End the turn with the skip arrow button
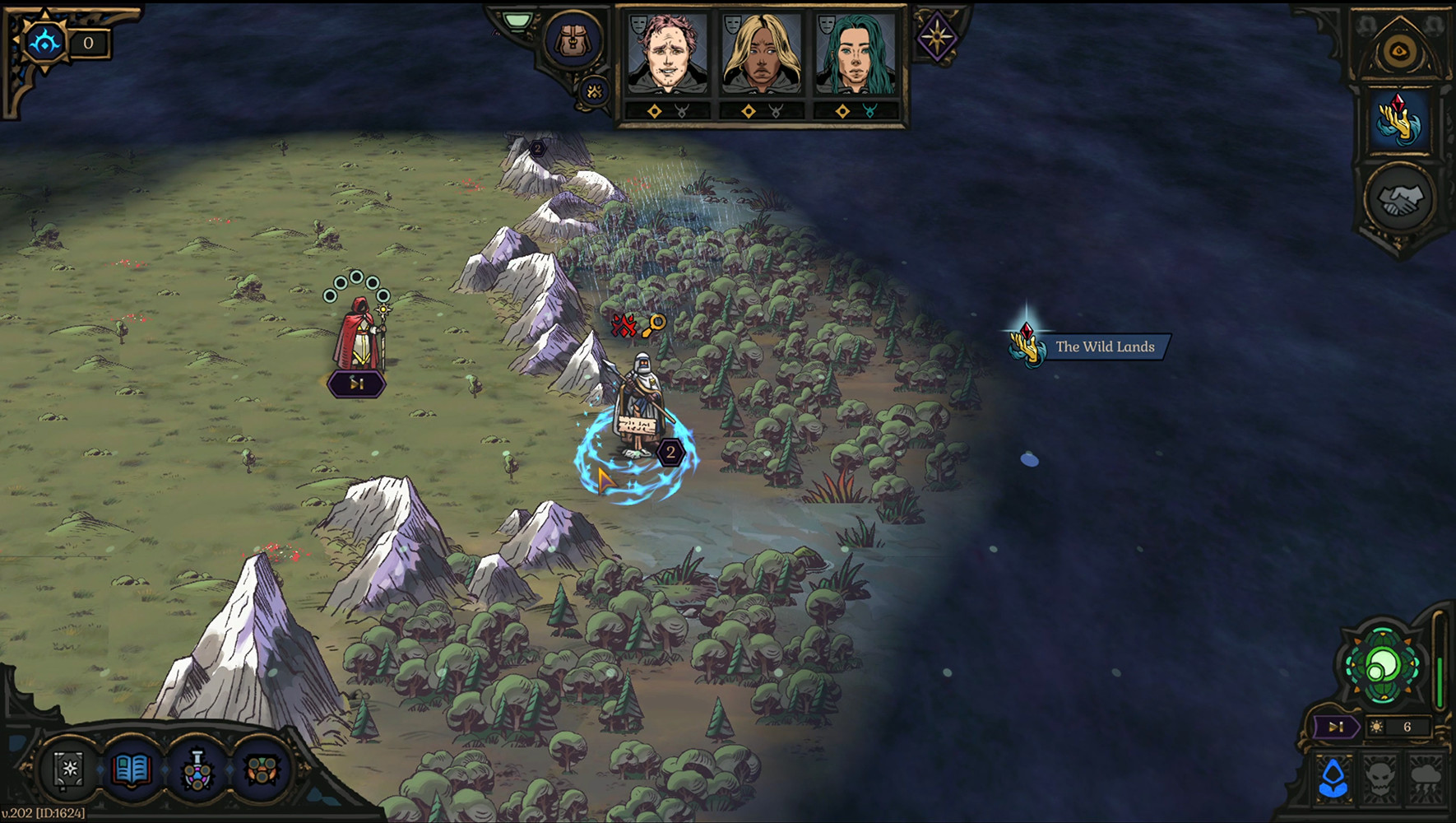 coord(1334,727)
